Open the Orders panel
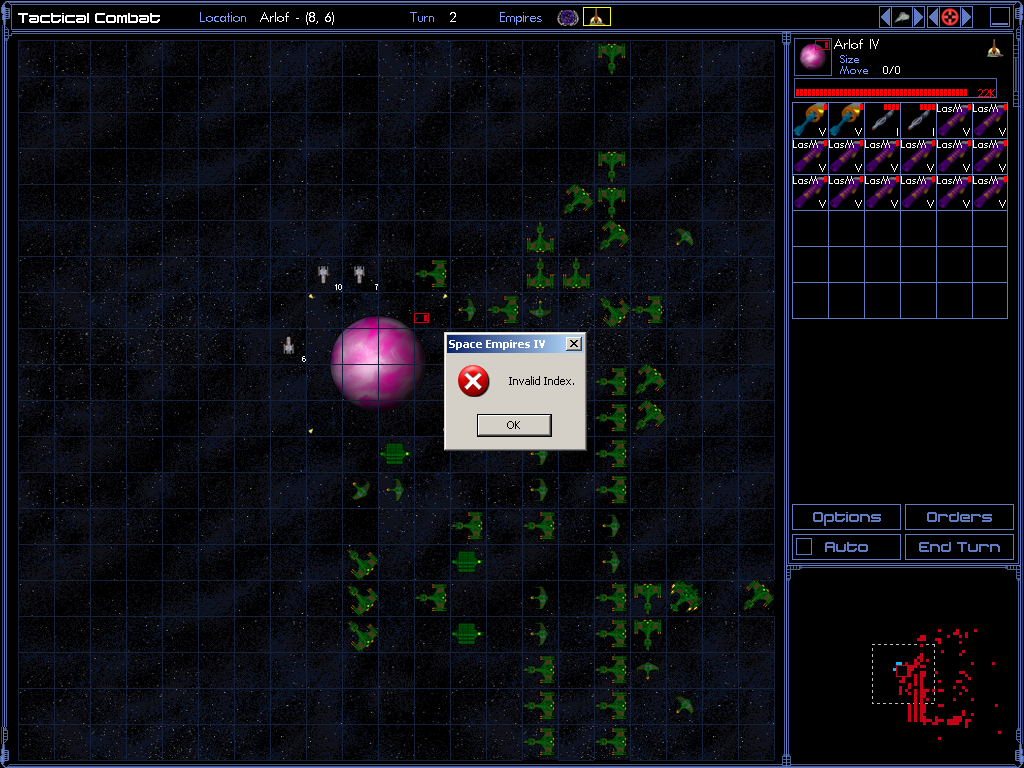The width and height of the screenshot is (1024, 768). pyautogui.click(x=958, y=517)
